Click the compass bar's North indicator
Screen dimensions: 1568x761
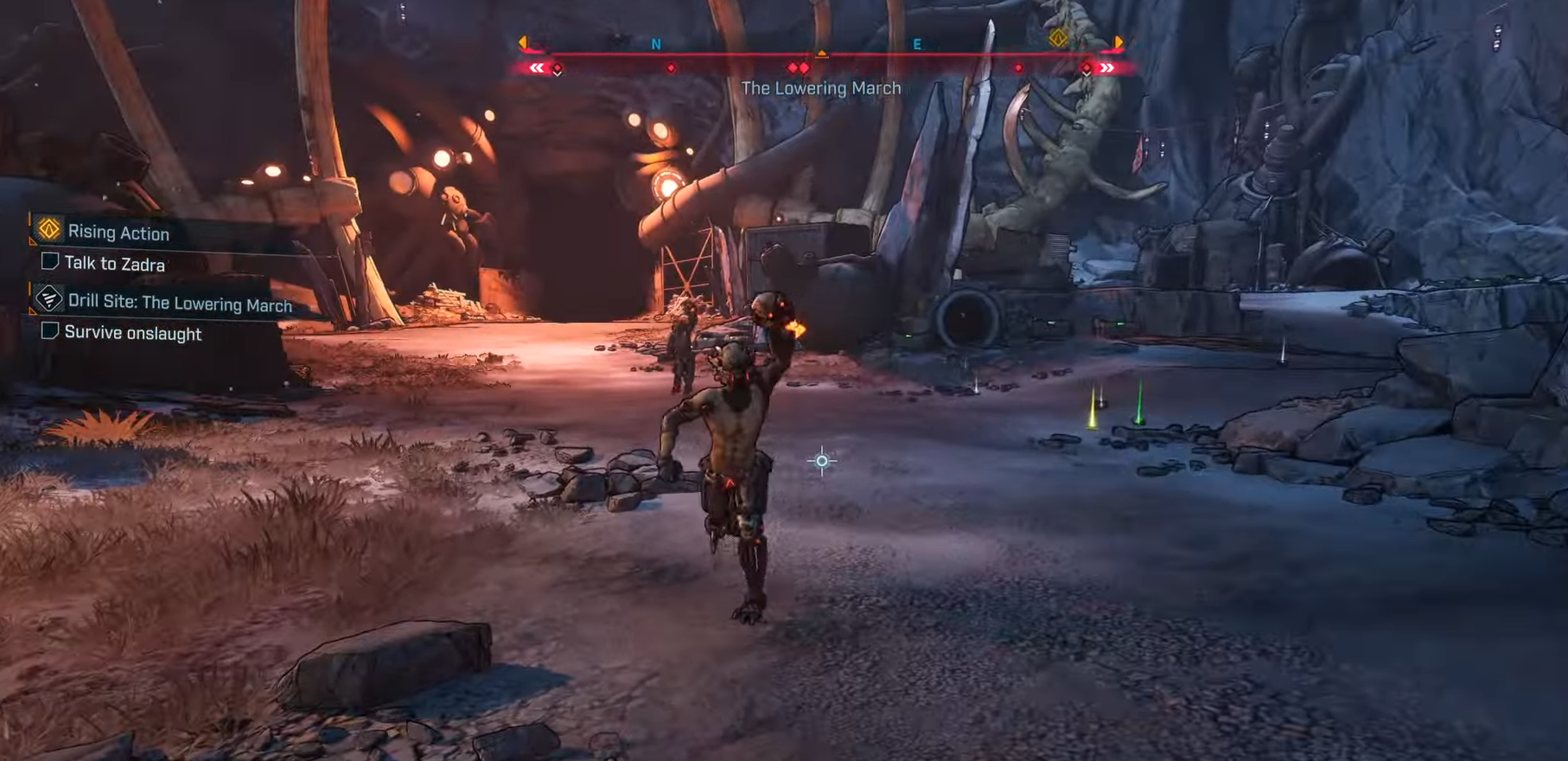tap(656, 44)
